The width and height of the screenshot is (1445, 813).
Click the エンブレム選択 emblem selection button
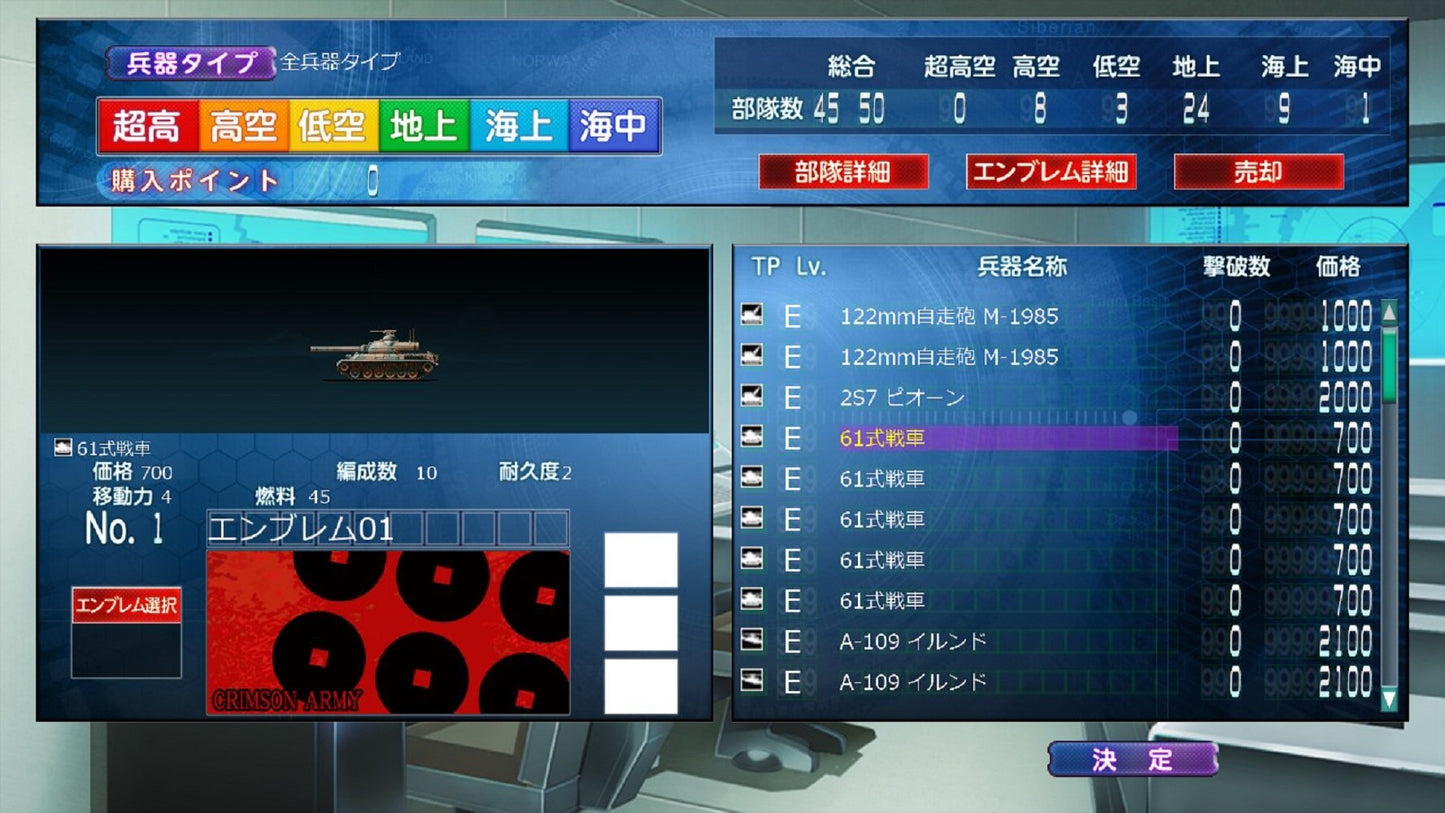pos(125,607)
